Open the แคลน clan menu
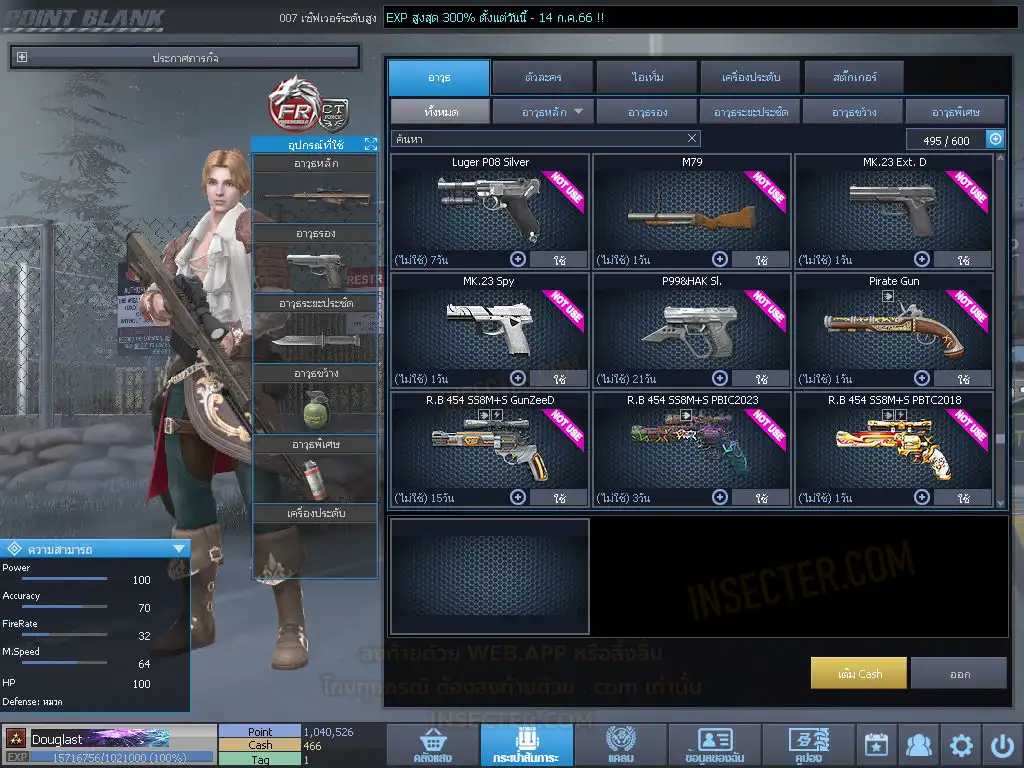The width and height of the screenshot is (1024, 768). [620, 745]
